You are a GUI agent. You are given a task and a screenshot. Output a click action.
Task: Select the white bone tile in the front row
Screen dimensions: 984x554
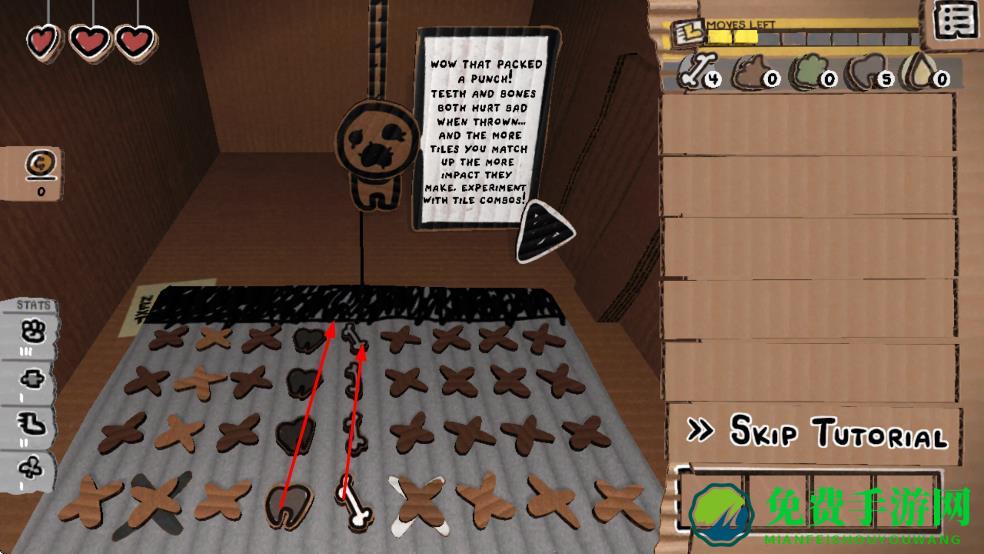353,502
